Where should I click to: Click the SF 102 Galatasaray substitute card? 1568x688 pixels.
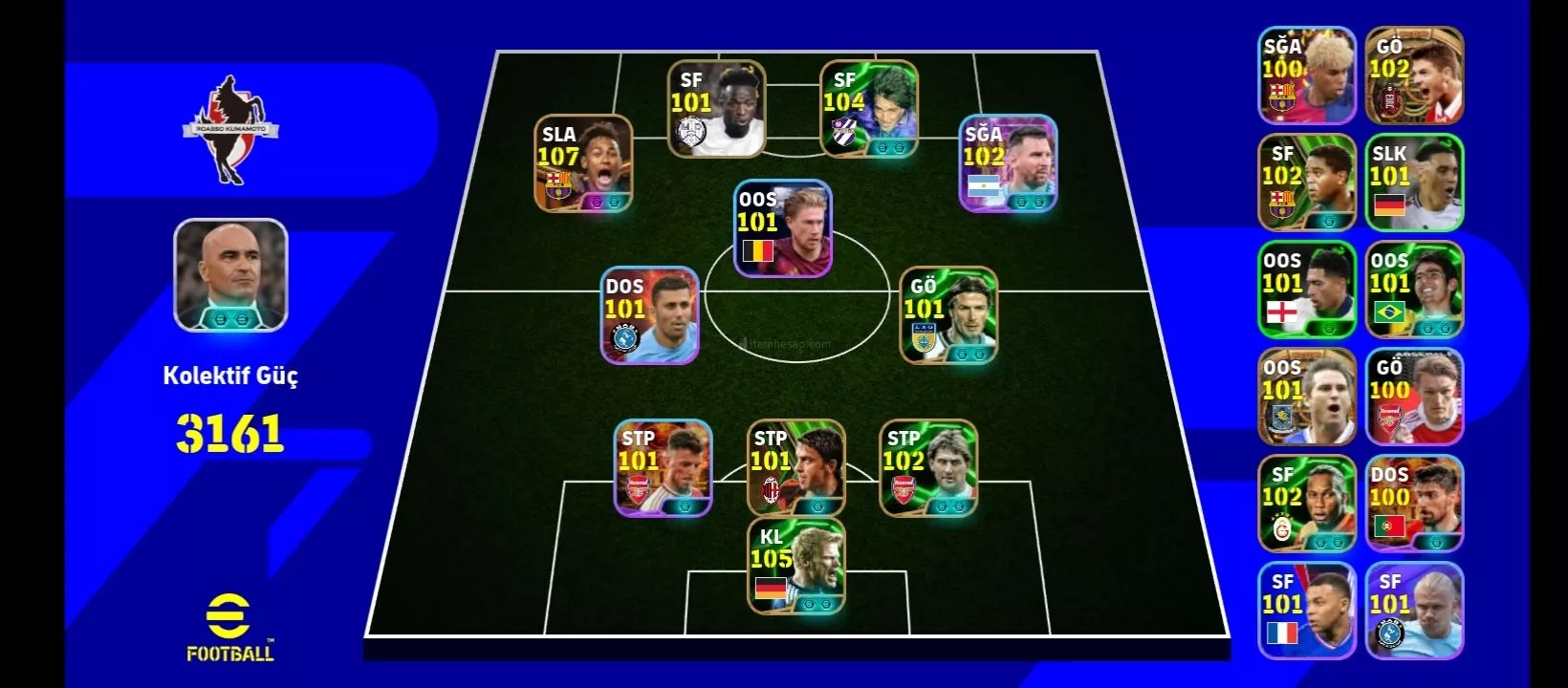point(1306,504)
